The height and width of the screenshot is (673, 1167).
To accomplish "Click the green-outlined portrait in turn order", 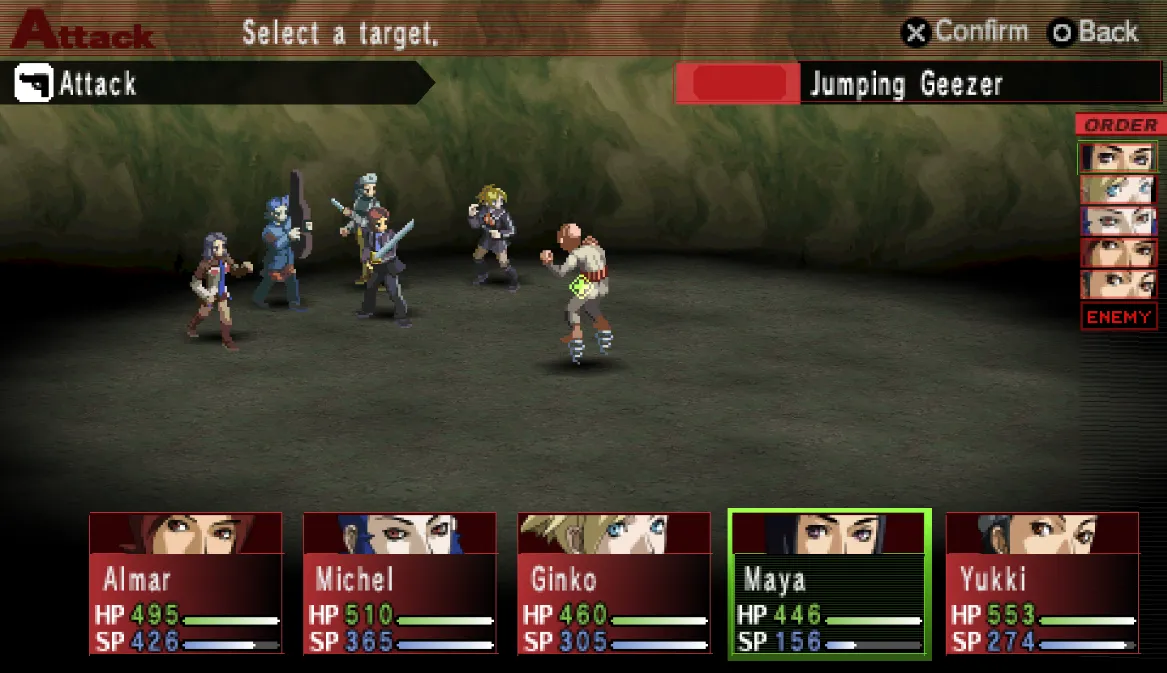I will coord(1118,157).
